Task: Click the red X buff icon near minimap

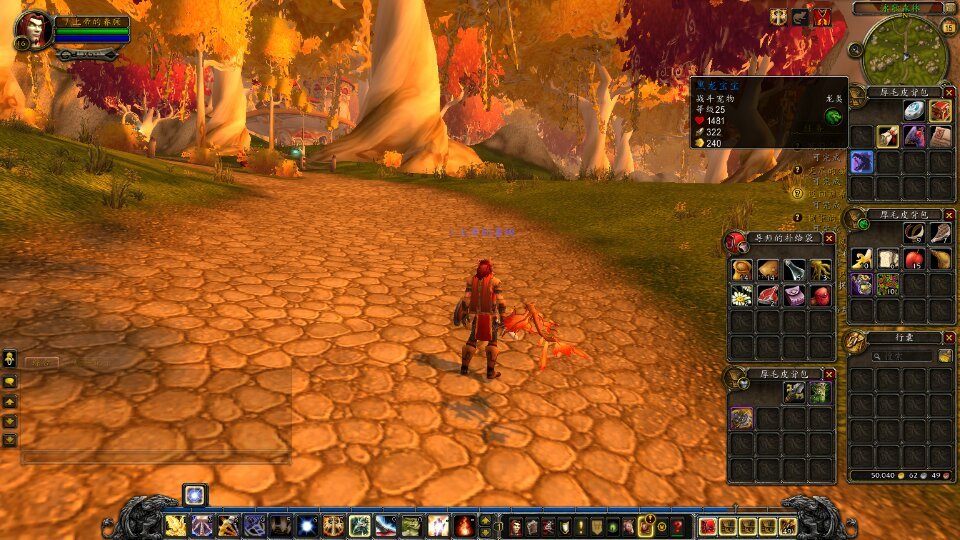Action: tap(823, 17)
